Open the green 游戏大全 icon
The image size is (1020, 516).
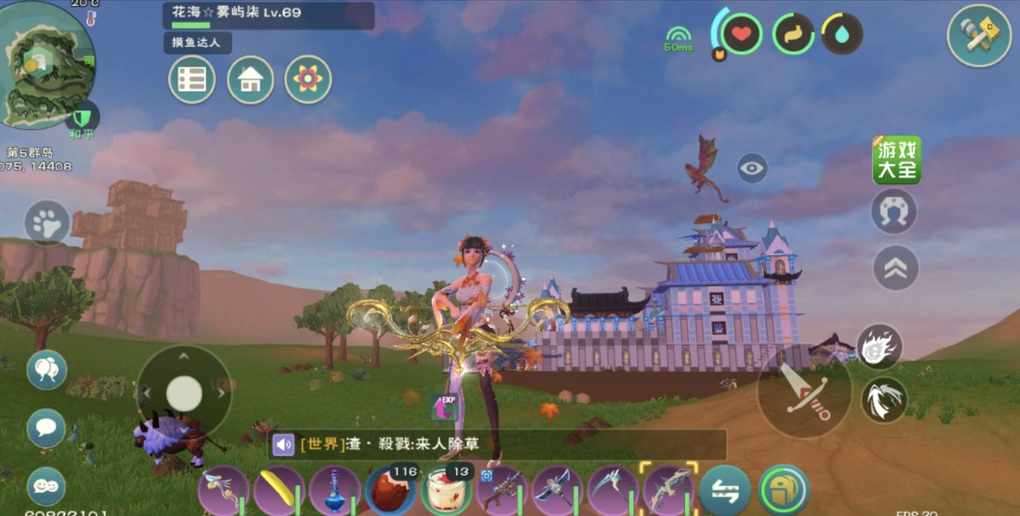(896, 160)
